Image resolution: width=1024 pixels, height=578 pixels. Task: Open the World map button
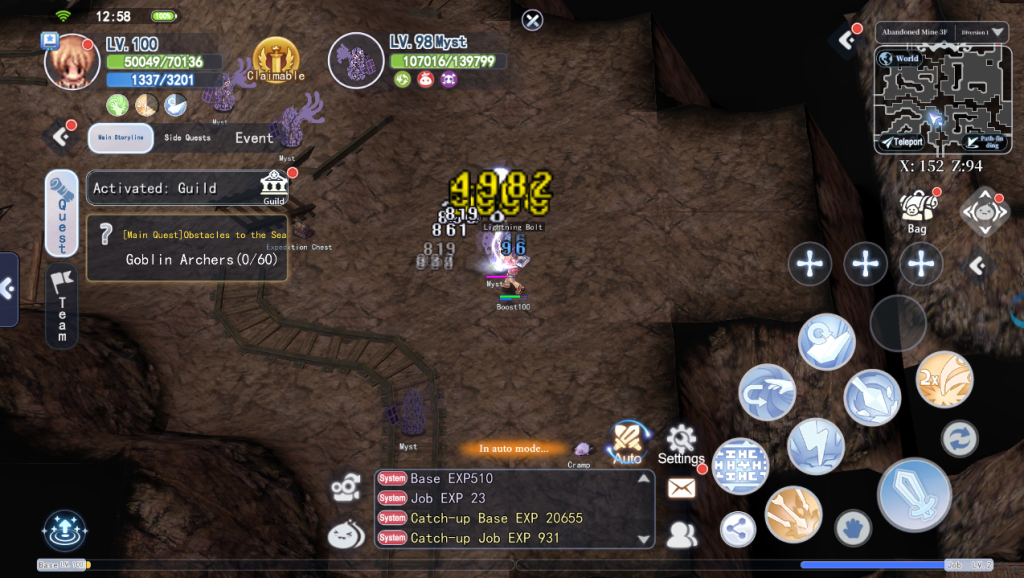pos(900,59)
